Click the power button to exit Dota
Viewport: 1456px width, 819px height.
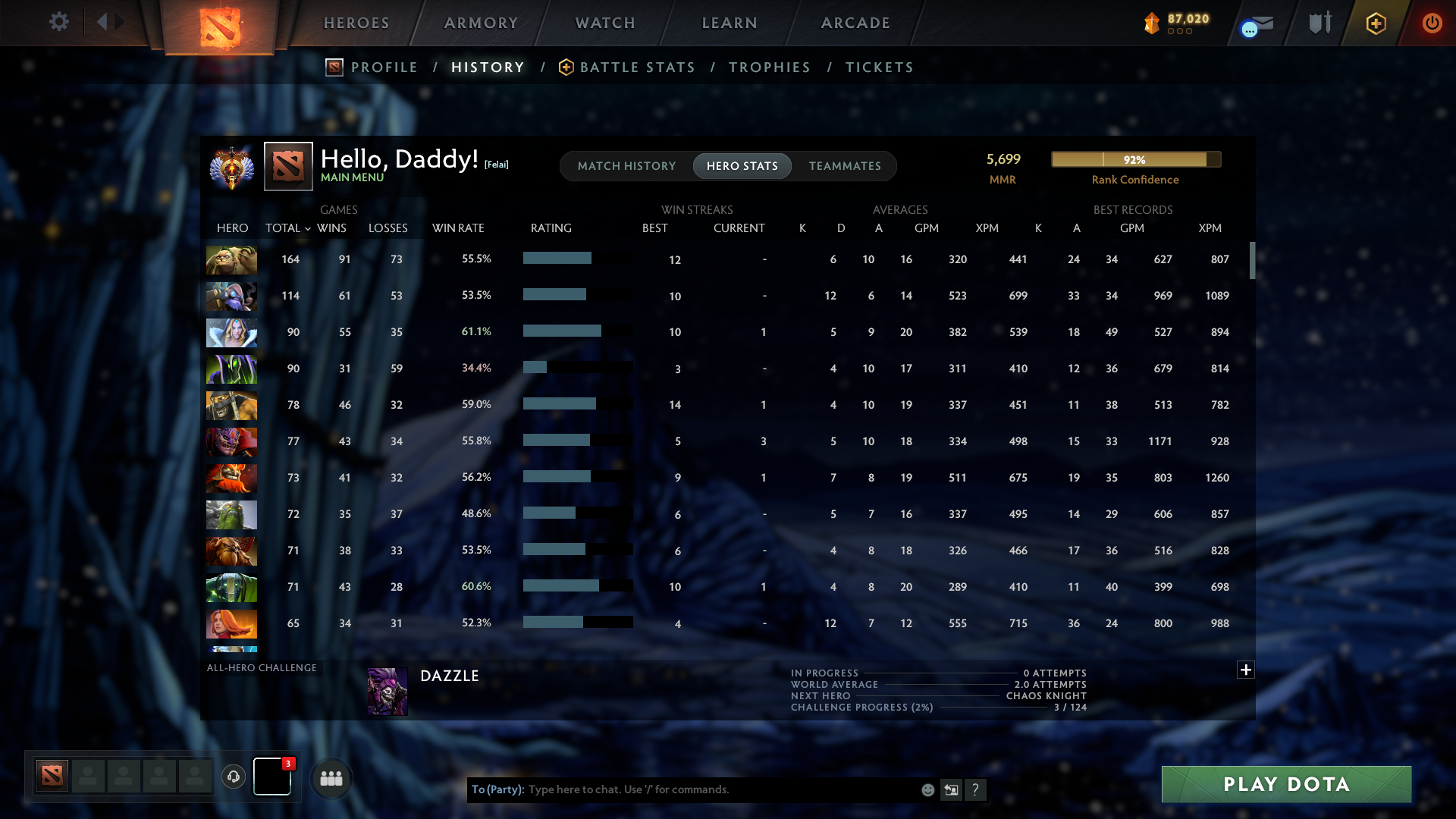click(1432, 23)
